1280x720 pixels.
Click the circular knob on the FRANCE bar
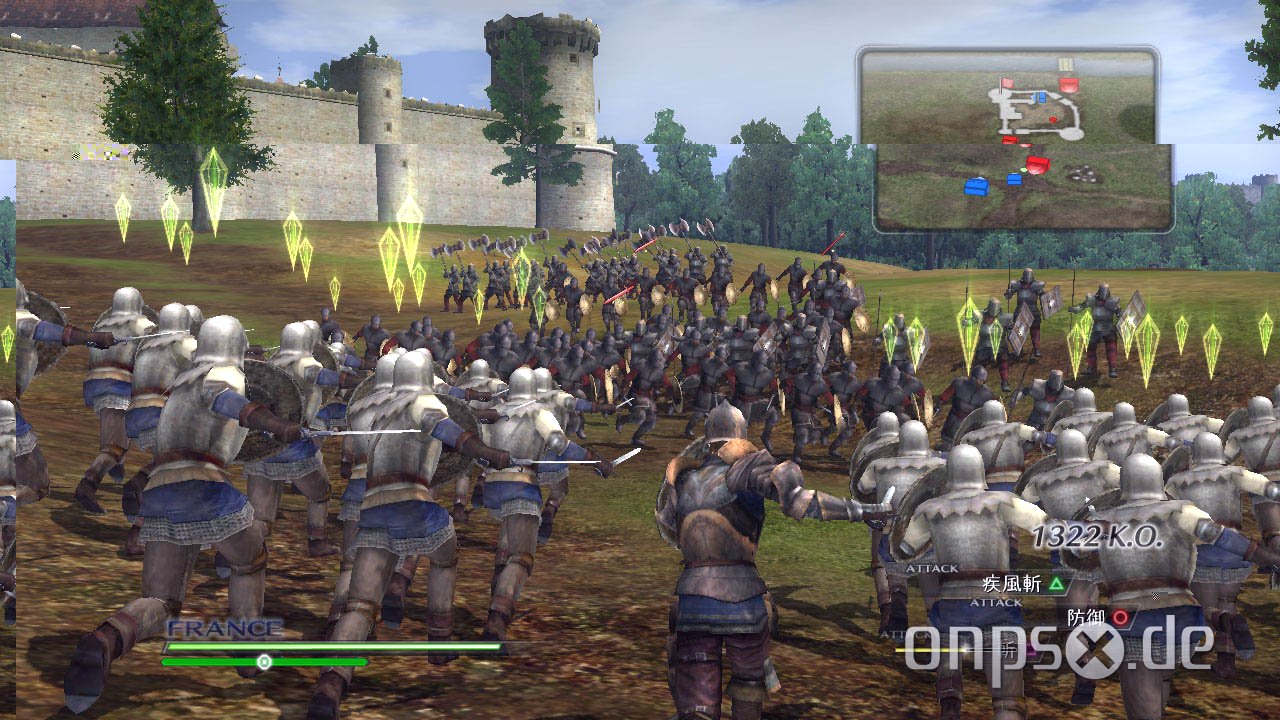[x=264, y=659]
